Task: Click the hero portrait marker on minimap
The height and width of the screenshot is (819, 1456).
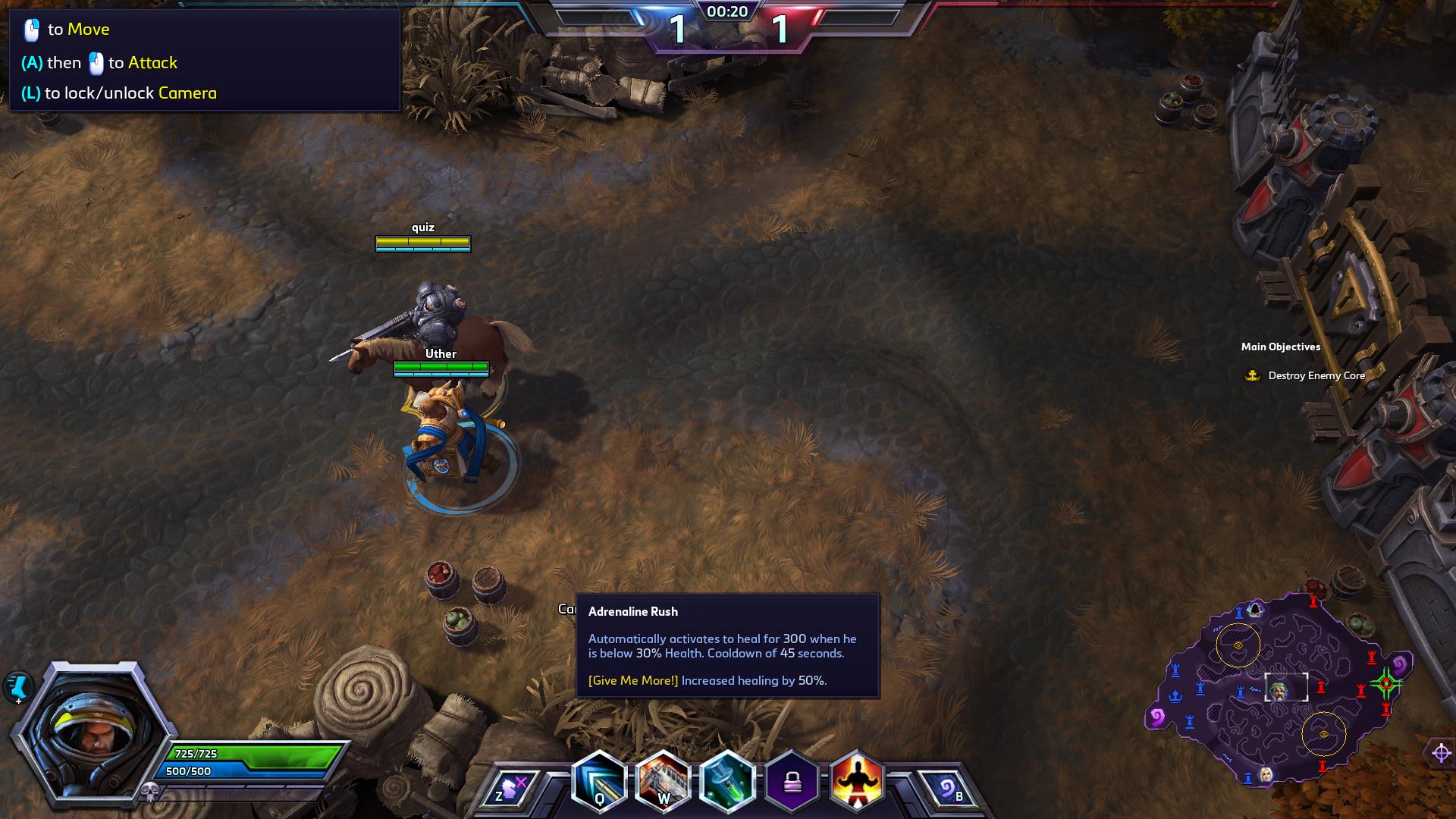Action: point(1279,691)
